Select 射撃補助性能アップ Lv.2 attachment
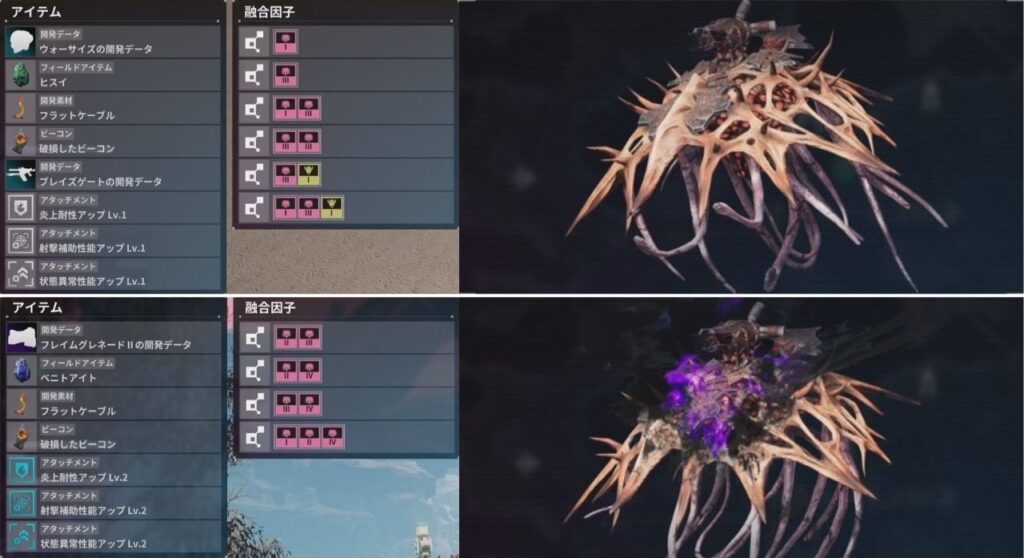Screen dimensions: 1024x558 pos(112,503)
